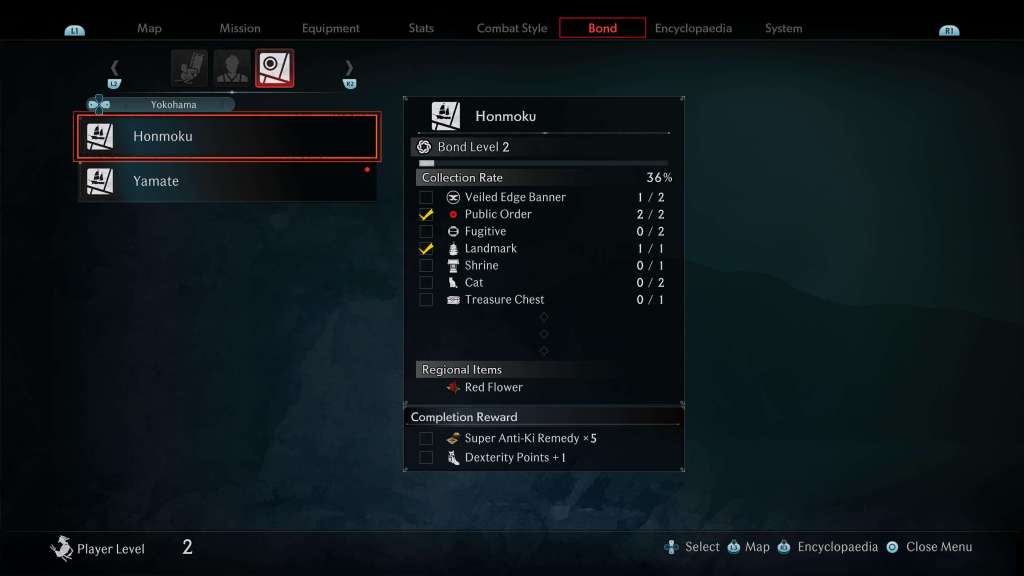Click the left arrow beside the category icons
The height and width of the screenshot is (576, 1024).
click(x=114, y=68)
